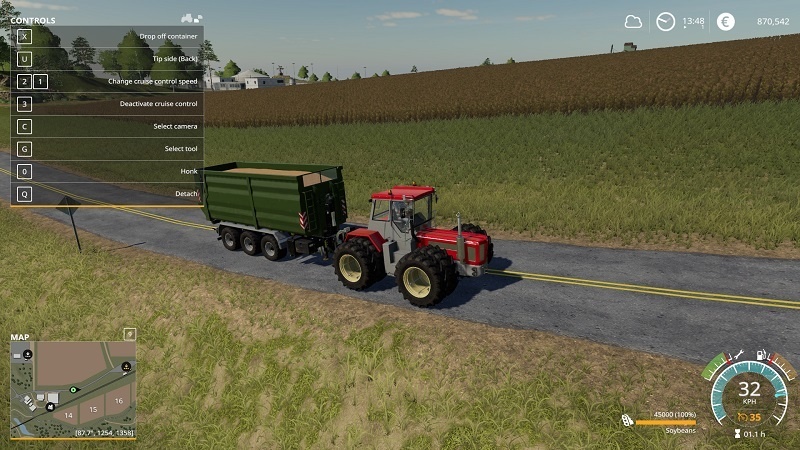Open the weather forecast cloud icon

pyautogui.click(x=633, y=22)
